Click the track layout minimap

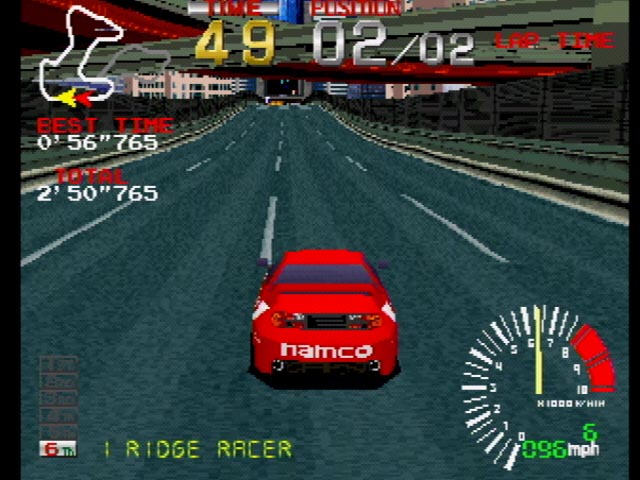[84, 57]
